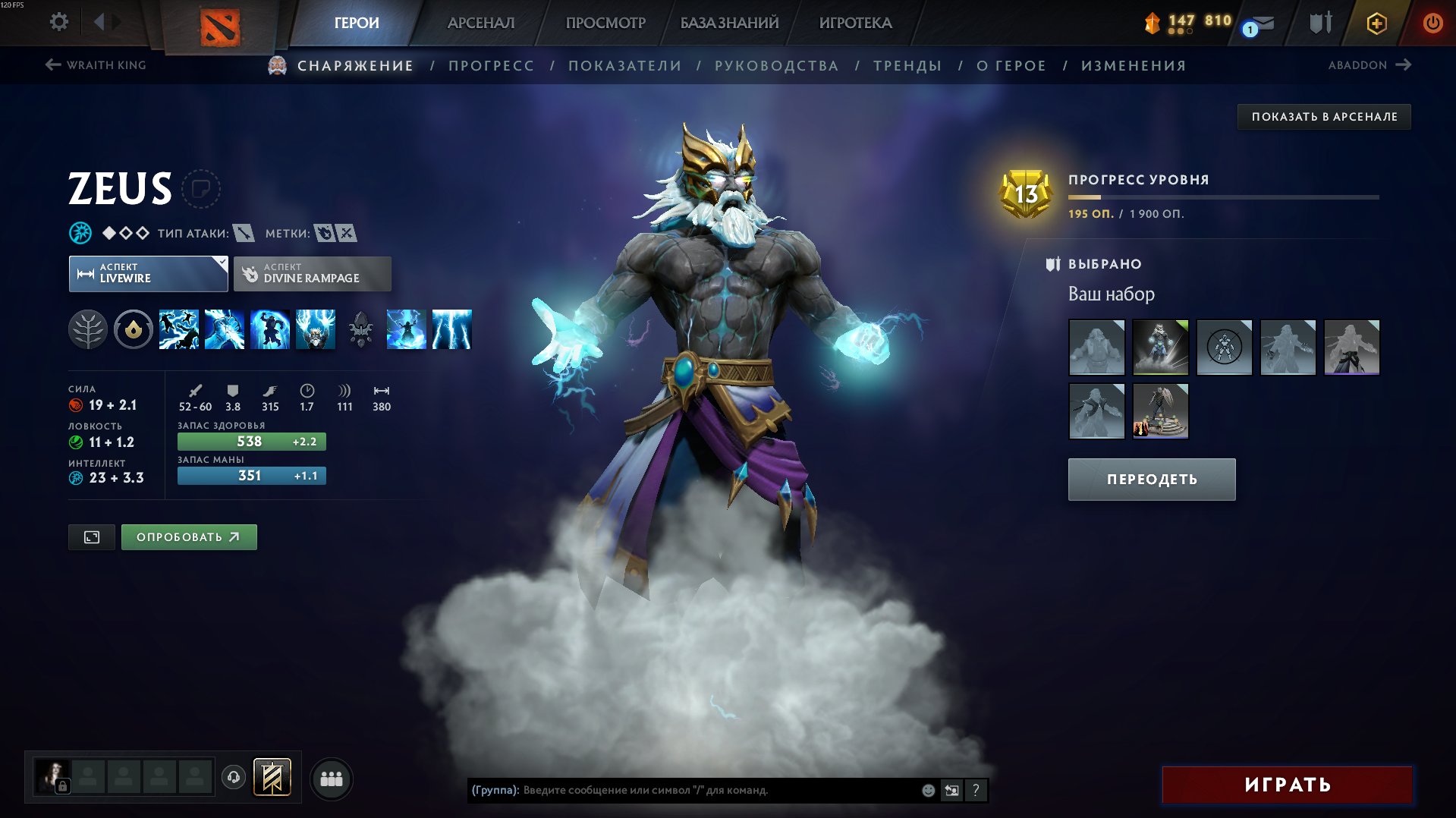This screenshot has width=1456, height=818.
Task: Expand hero preview with fullscreen icon
Action: click(x=91, y=536)
